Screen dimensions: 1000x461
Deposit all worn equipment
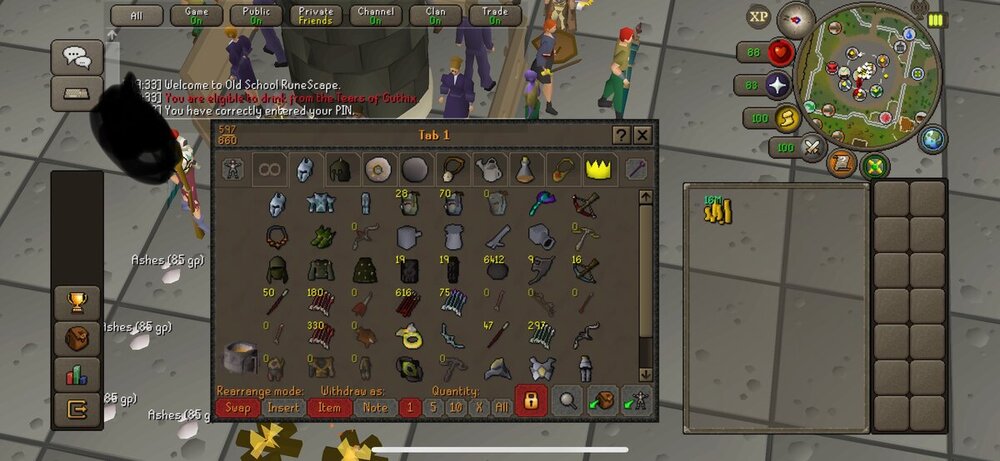[636, 400]
